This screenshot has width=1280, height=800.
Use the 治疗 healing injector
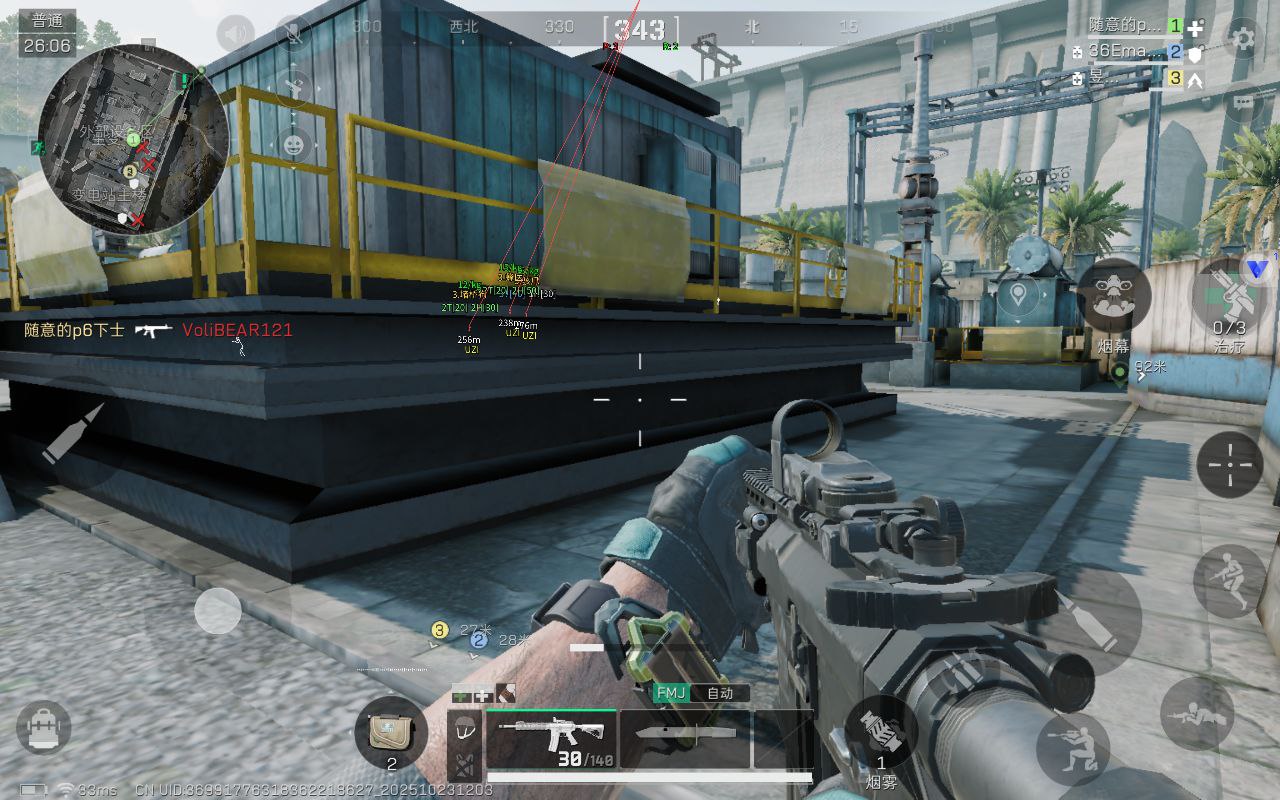1229,296
